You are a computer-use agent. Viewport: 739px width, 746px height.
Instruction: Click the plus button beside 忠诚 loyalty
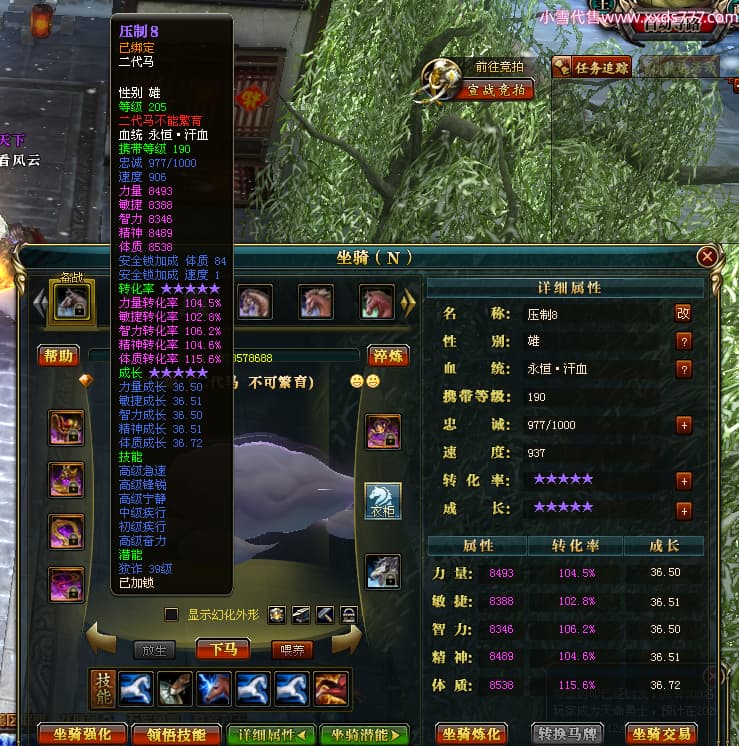click(x=684, y=424)
